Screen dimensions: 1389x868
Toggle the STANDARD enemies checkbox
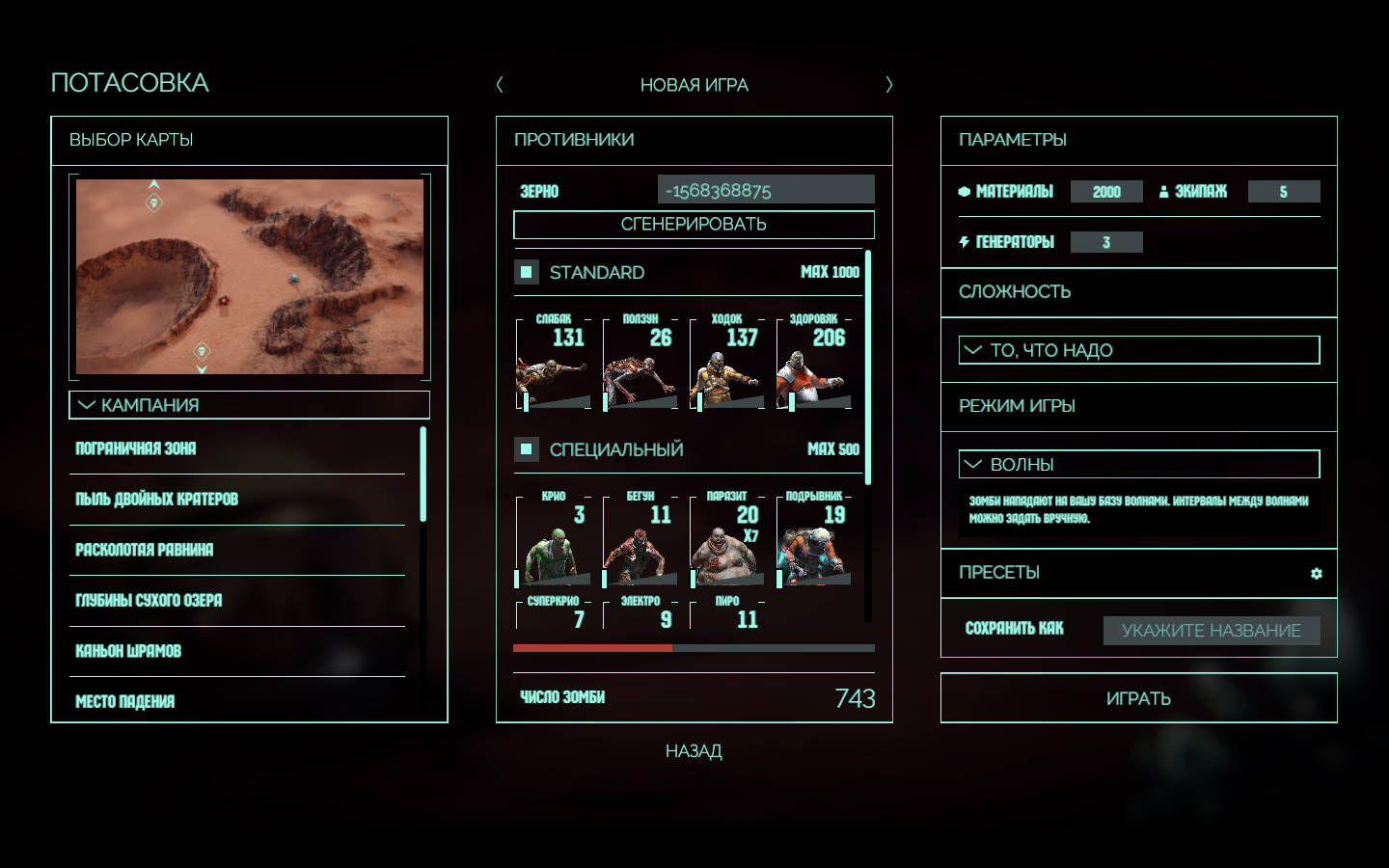(x=527, y=272)
